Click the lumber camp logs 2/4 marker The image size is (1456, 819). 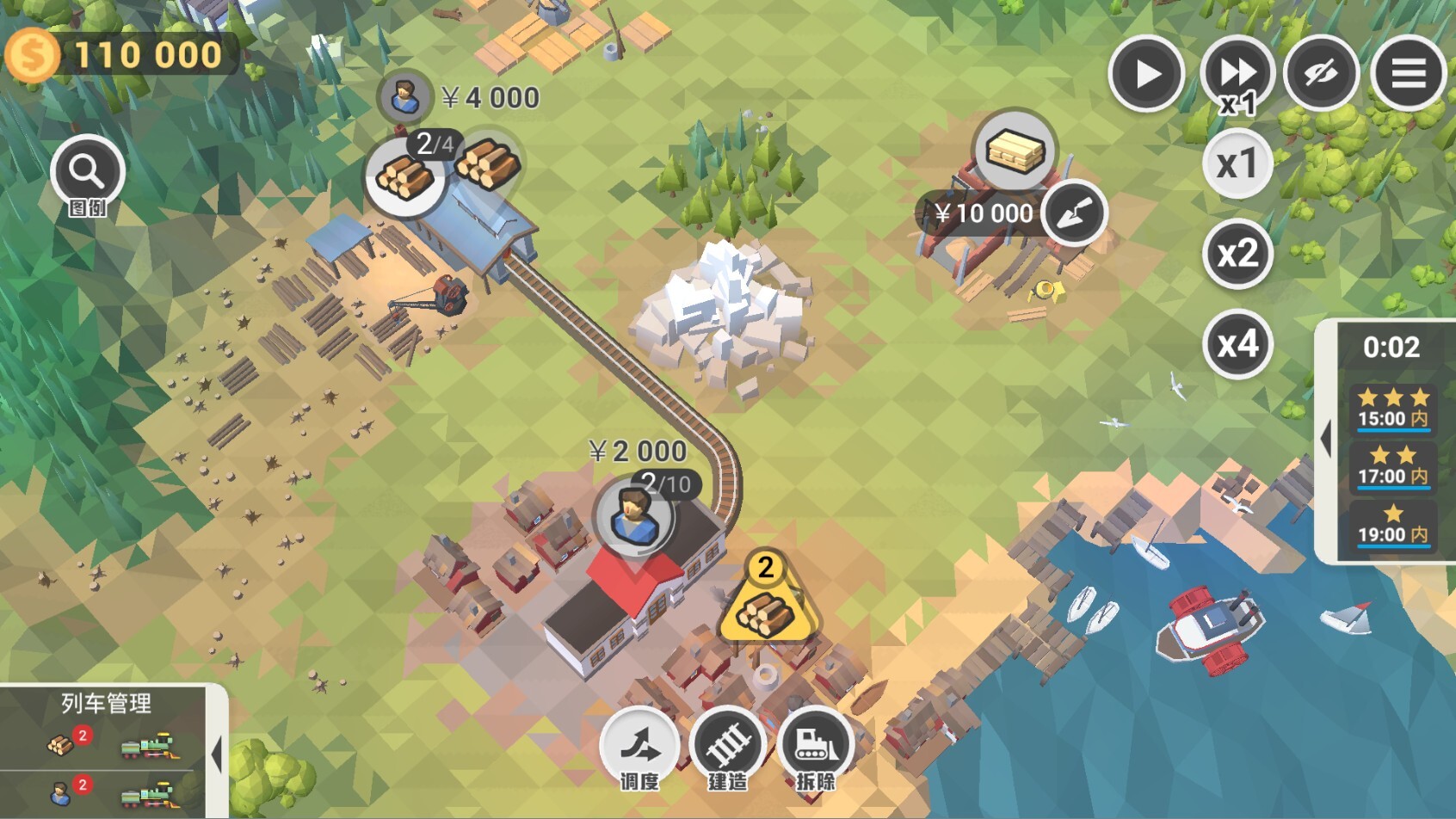coord(406,175)
